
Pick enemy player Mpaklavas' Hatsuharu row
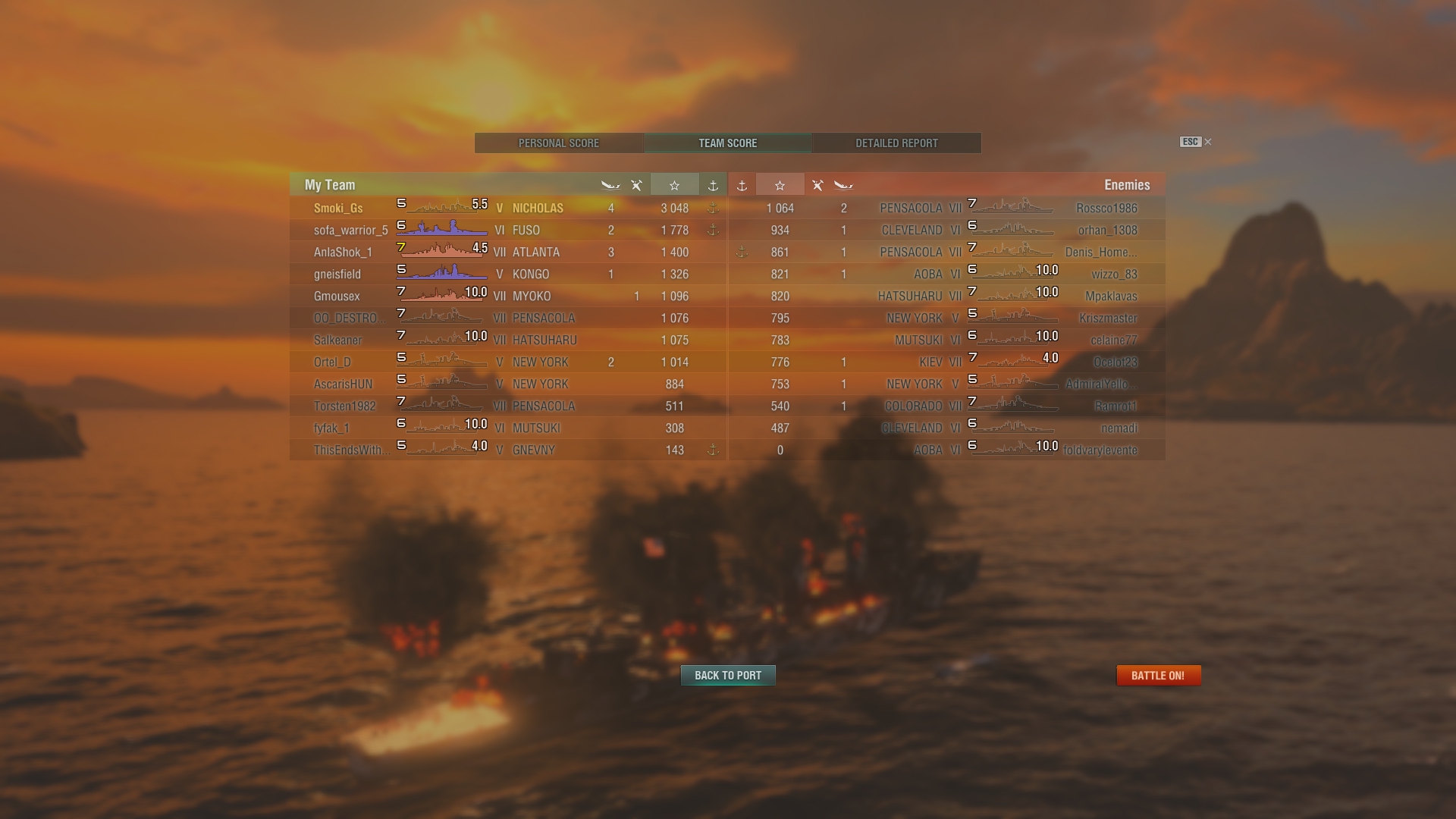pyautogui.click(x=946, y=296)
